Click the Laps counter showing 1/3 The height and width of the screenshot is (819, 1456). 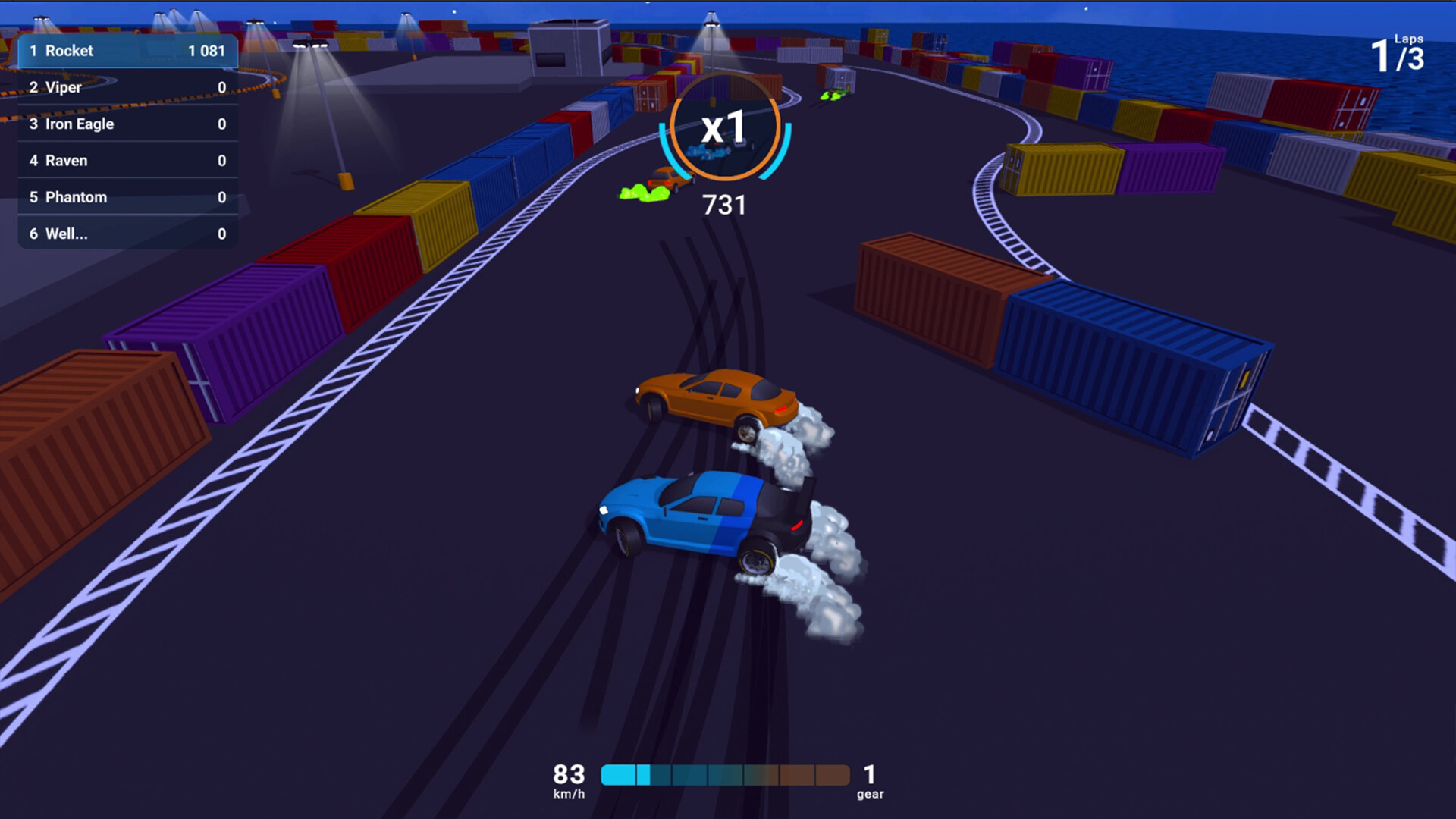point(1395,57)
